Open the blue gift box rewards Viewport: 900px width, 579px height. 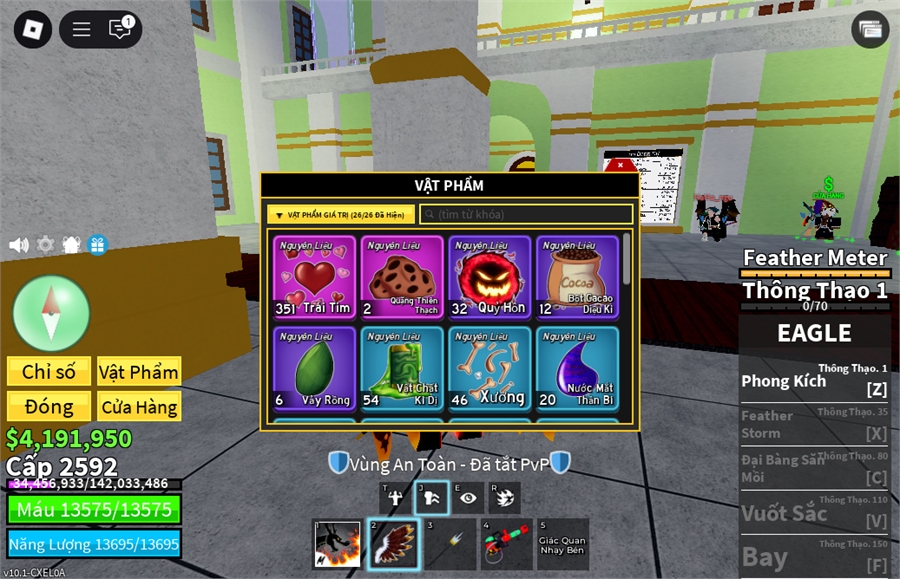(97, 245)
